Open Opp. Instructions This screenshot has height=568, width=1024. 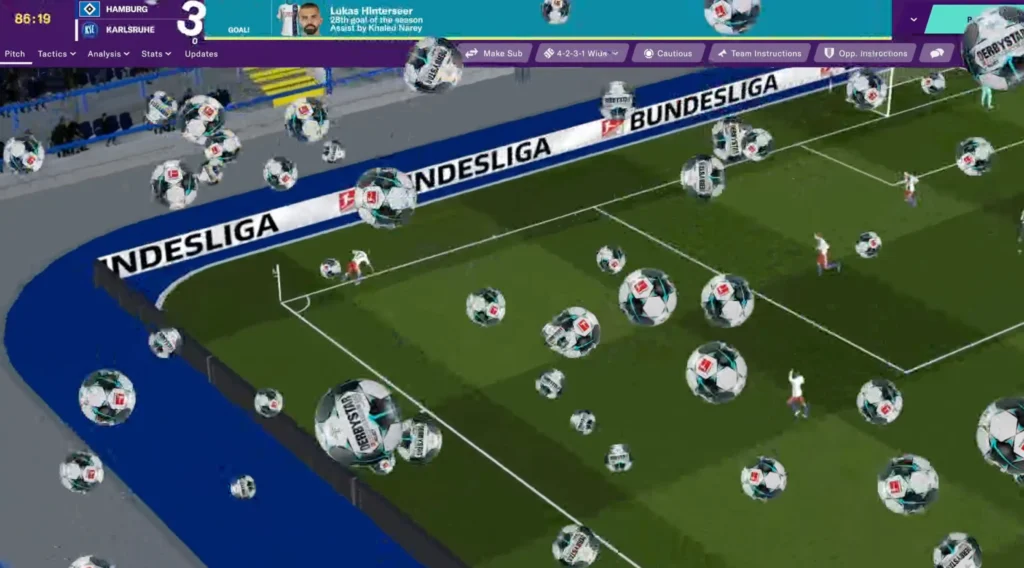pos(865,53)
